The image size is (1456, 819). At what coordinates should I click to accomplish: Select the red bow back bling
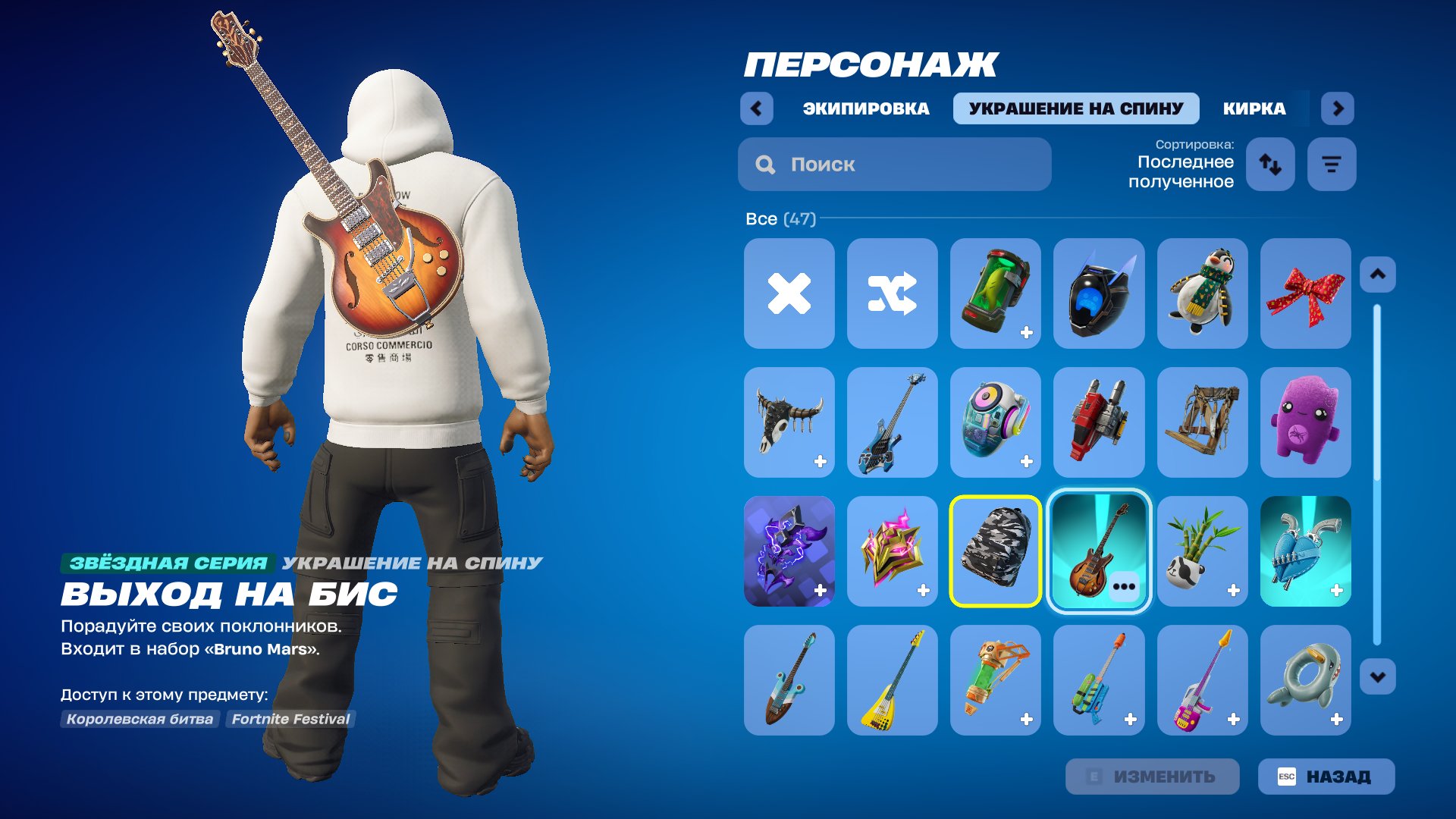click(x=1305, y=293)
